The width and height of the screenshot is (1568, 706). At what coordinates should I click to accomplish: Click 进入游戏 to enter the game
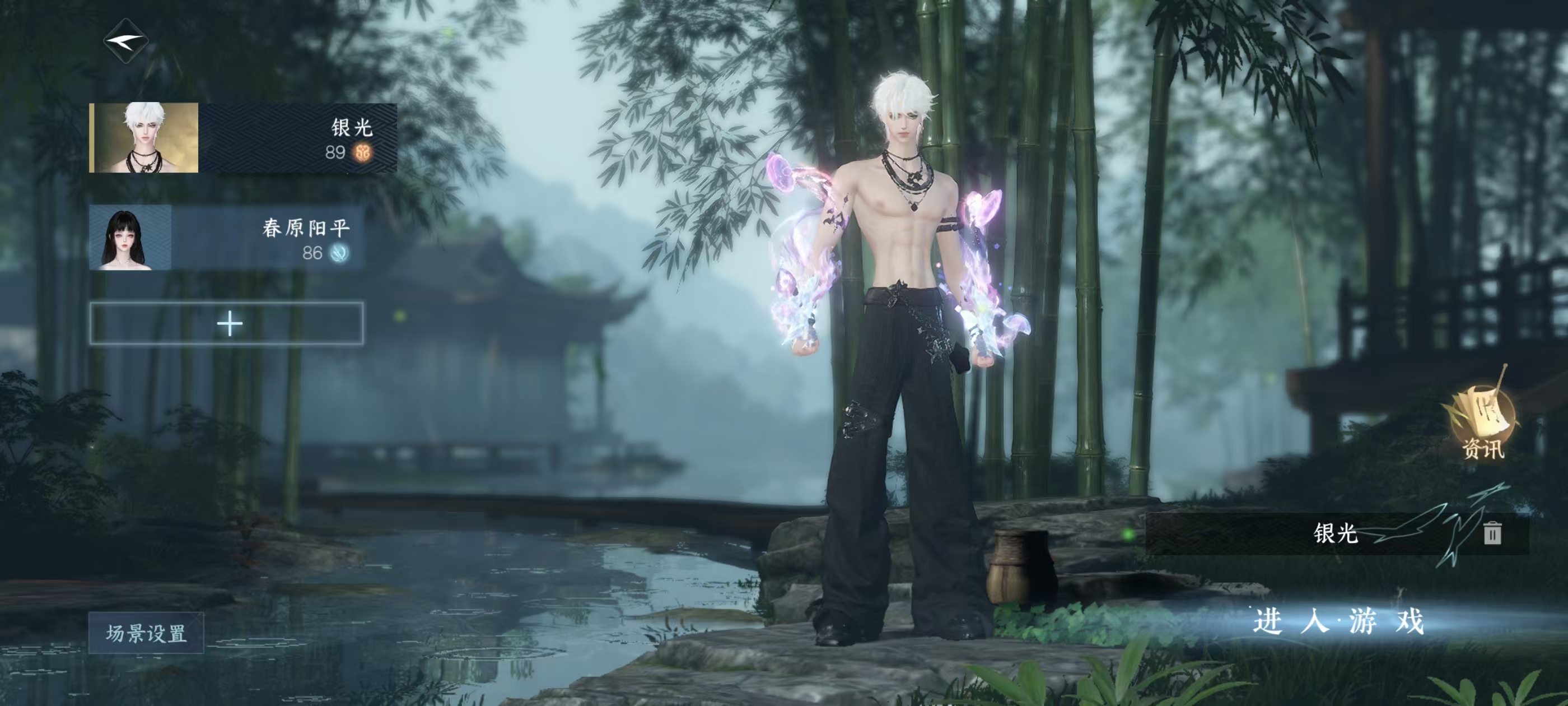1338,621
